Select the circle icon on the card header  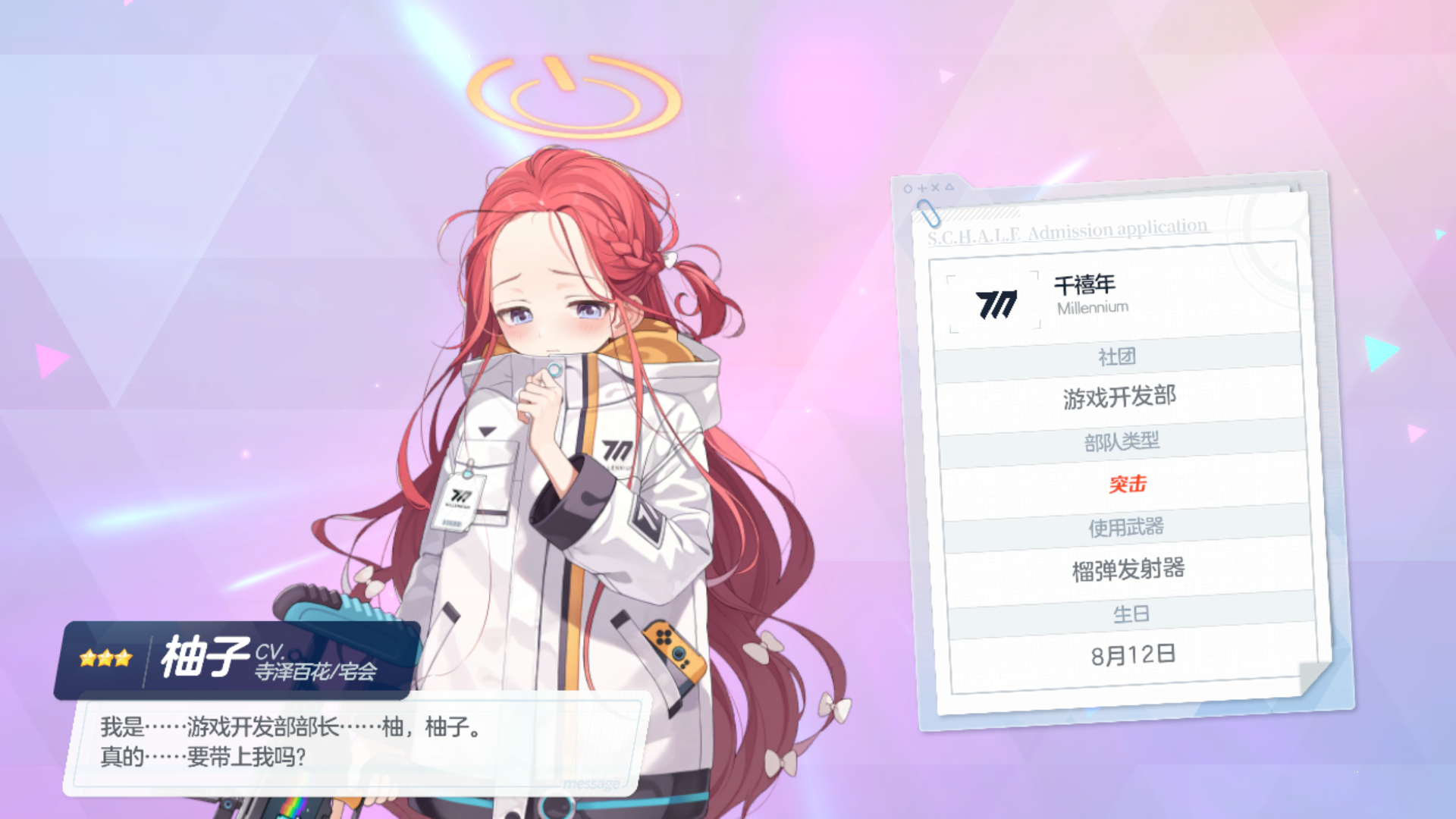tap(908, 188)
